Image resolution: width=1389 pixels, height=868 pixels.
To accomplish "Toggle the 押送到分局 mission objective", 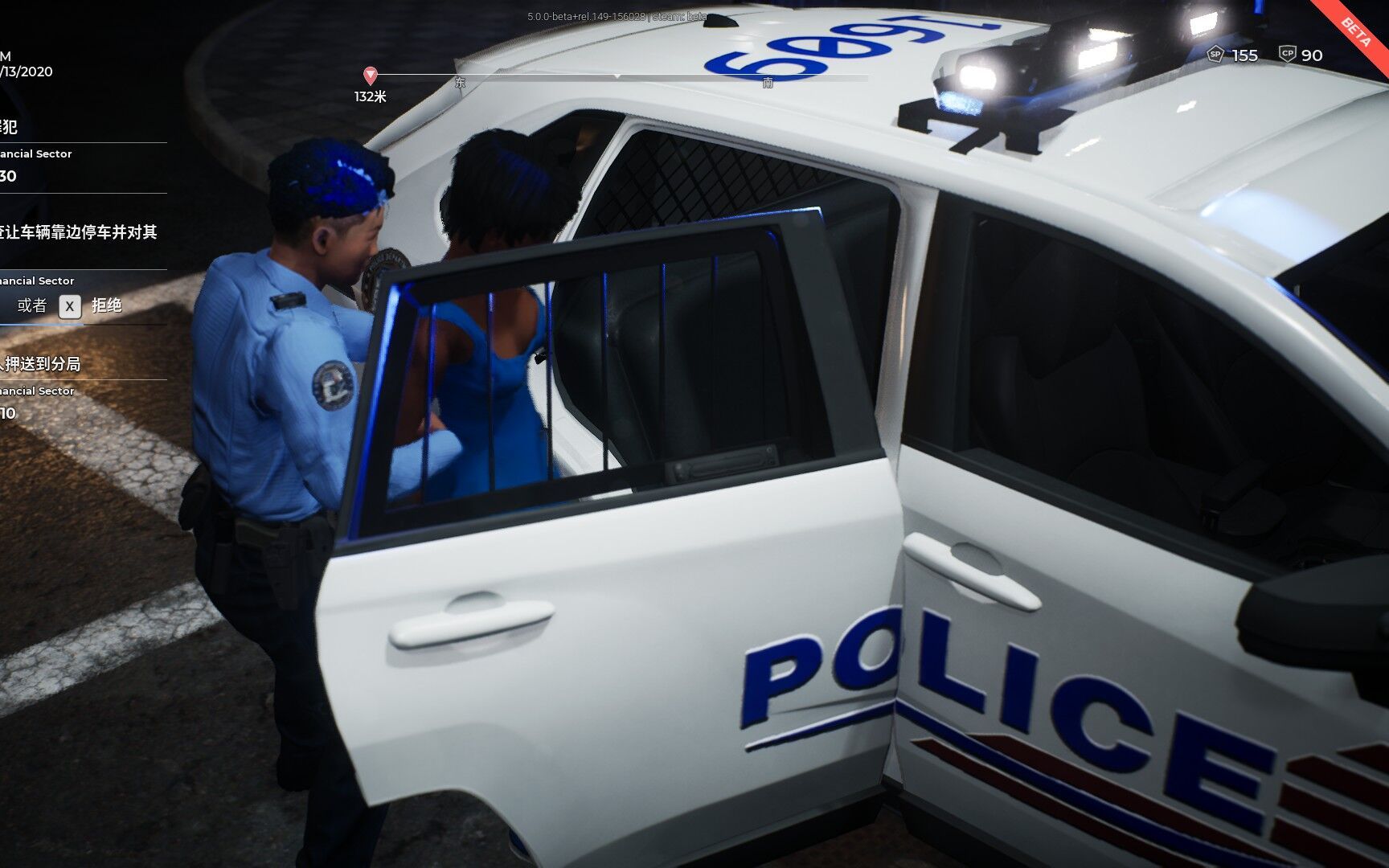I will [42, 363].
